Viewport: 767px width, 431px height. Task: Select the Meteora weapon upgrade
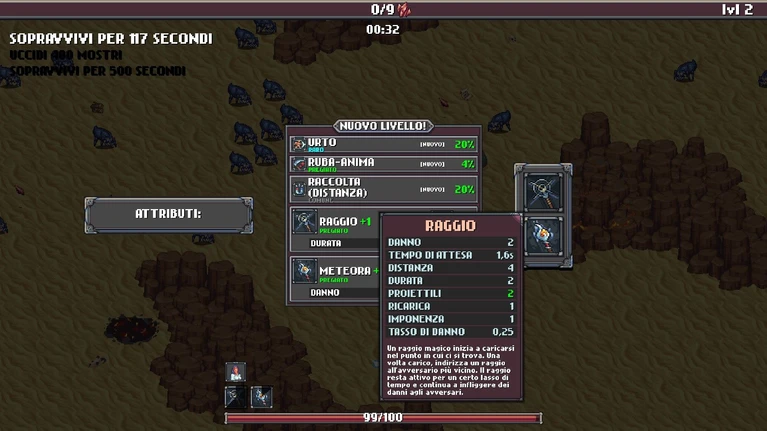coord(335,274)
